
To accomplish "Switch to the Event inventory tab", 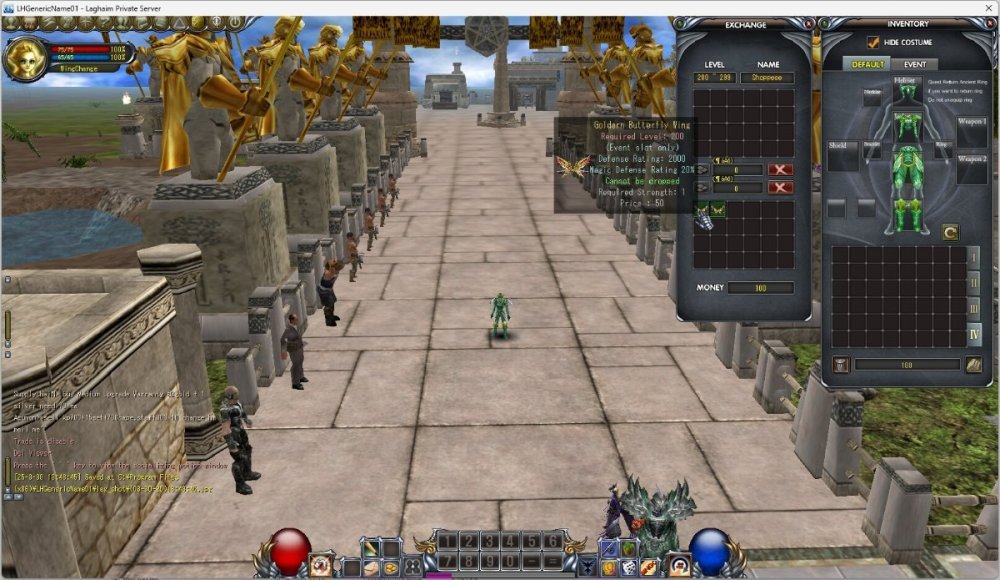I will point(914,65).
